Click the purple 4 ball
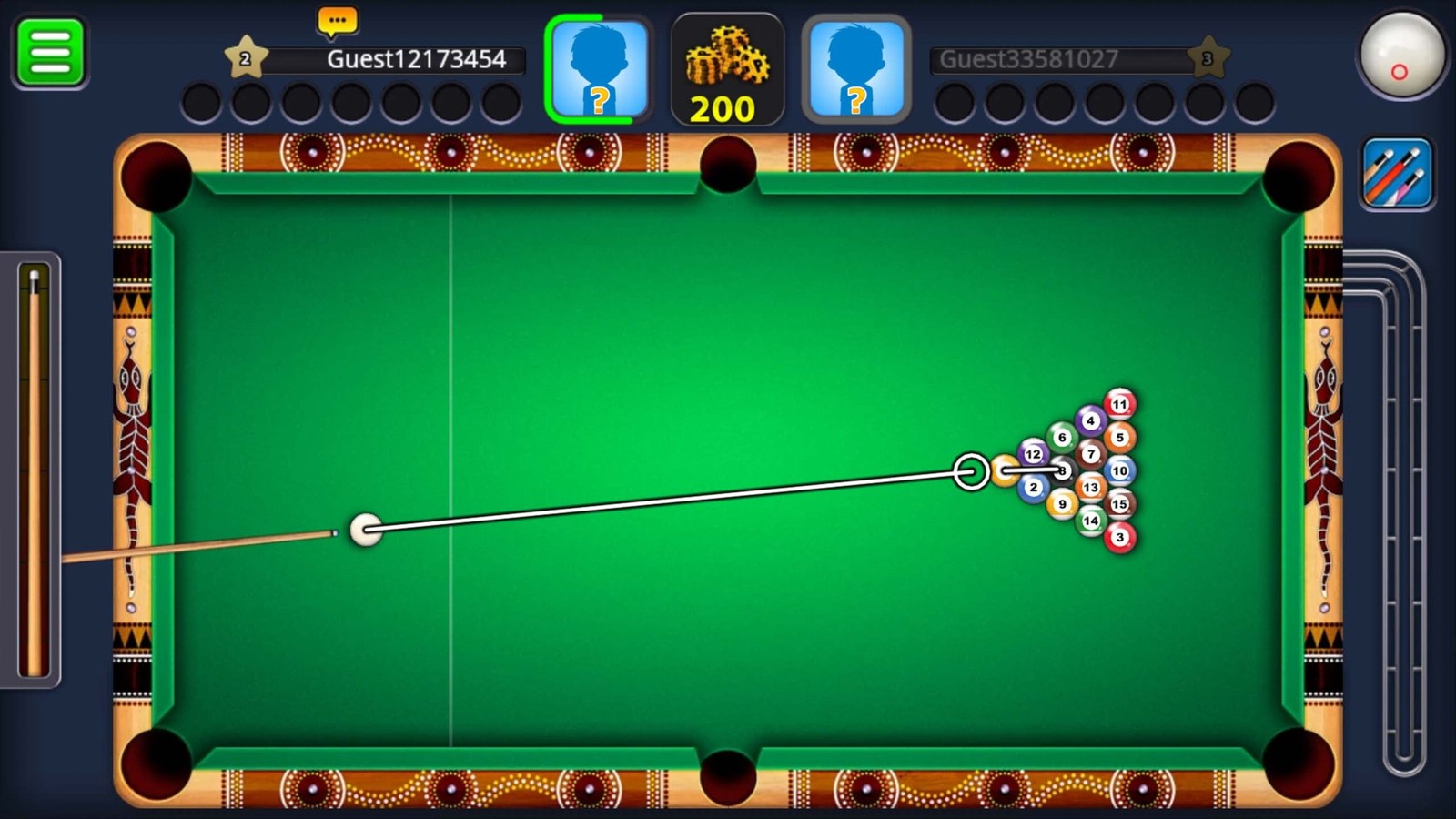The image size is (1456, 819). pyautogui.click(x=1088, y=420)
